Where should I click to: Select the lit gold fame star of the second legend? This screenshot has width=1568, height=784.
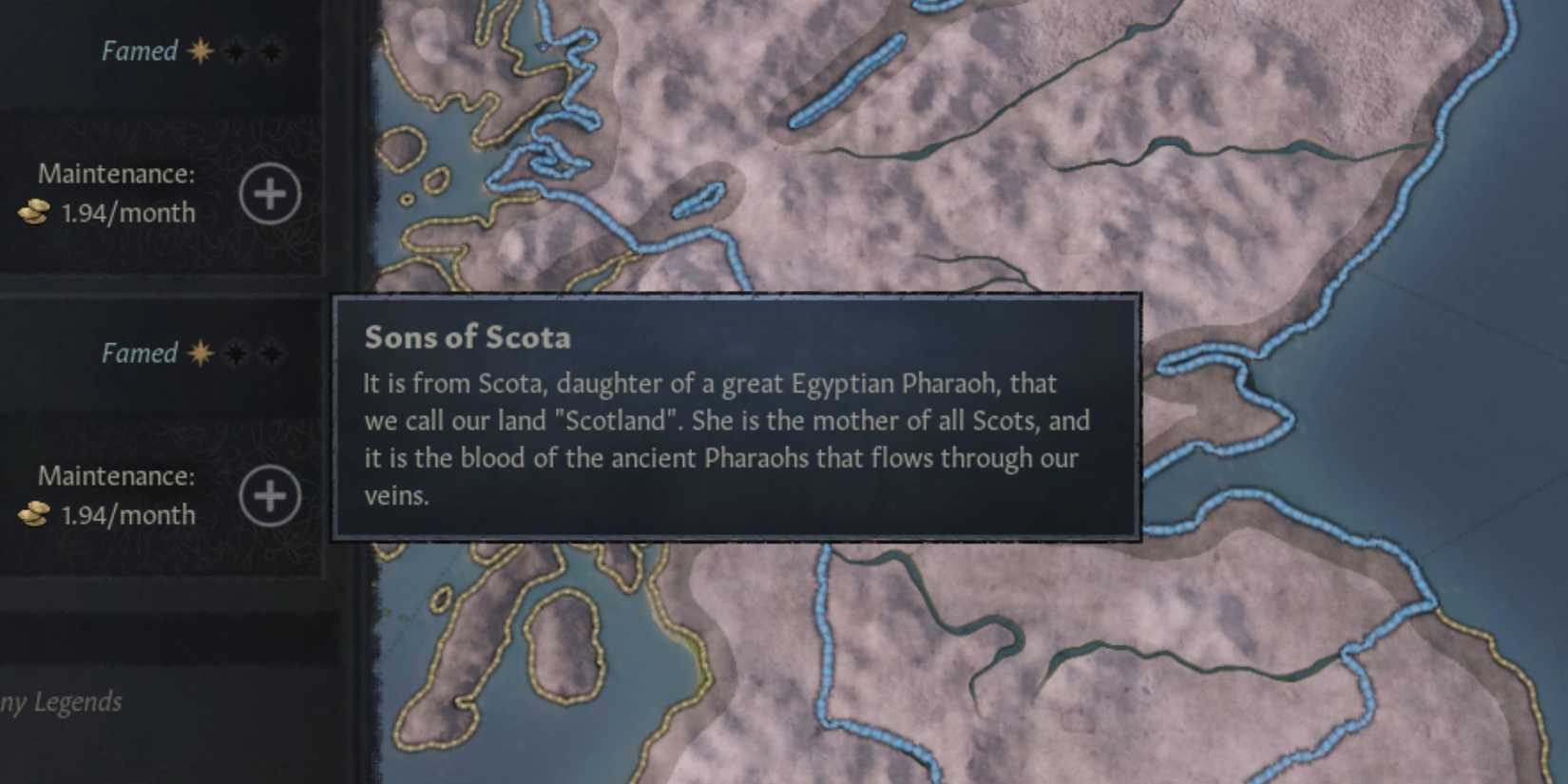point(200,353)
